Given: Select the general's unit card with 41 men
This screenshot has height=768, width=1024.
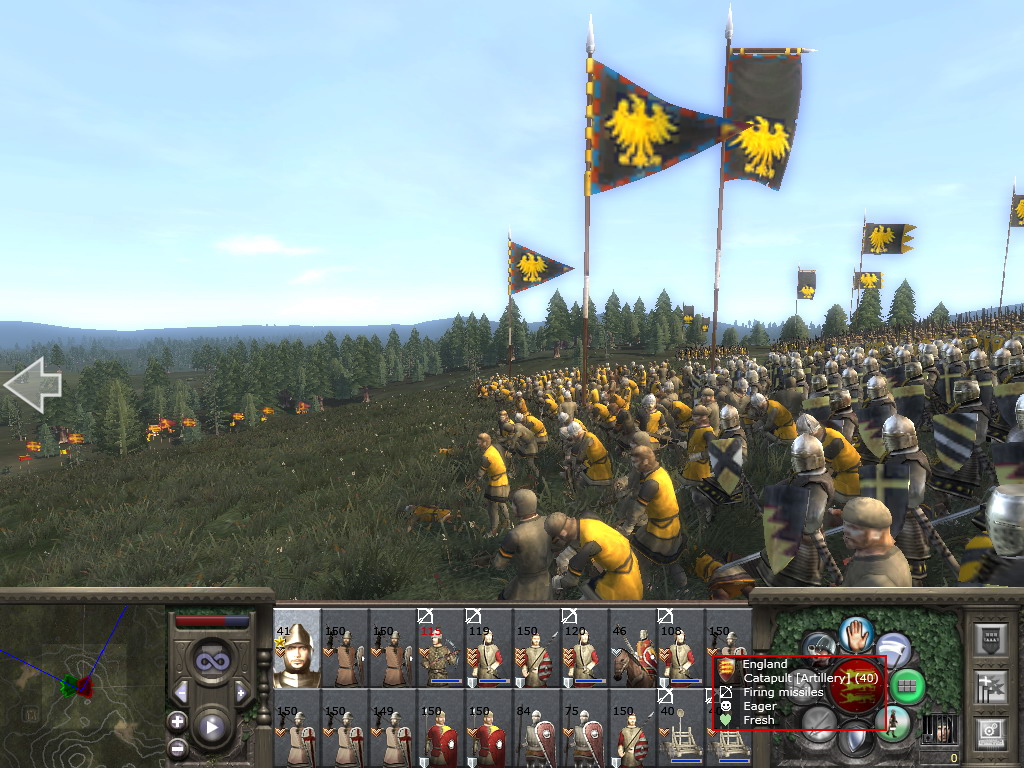Looking at the screenshot, I should click(296, 648).
